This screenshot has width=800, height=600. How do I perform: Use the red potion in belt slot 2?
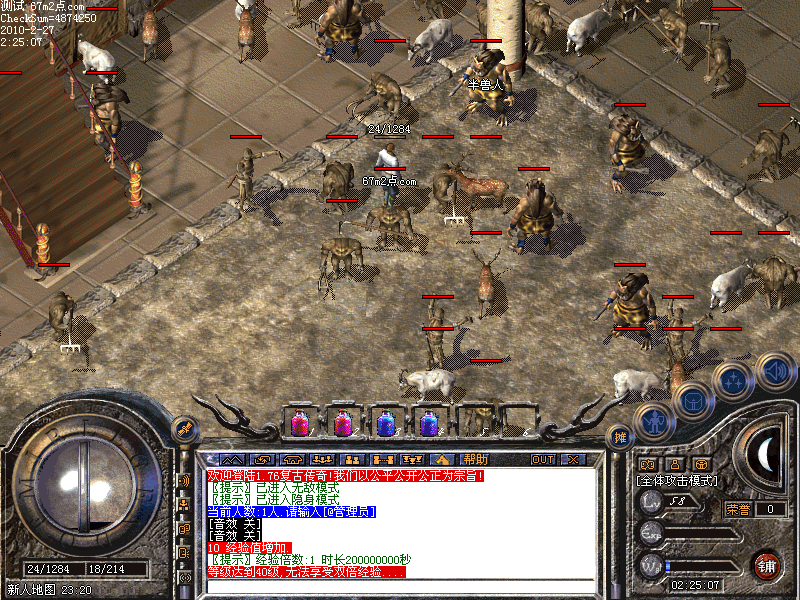click(342, 423)
